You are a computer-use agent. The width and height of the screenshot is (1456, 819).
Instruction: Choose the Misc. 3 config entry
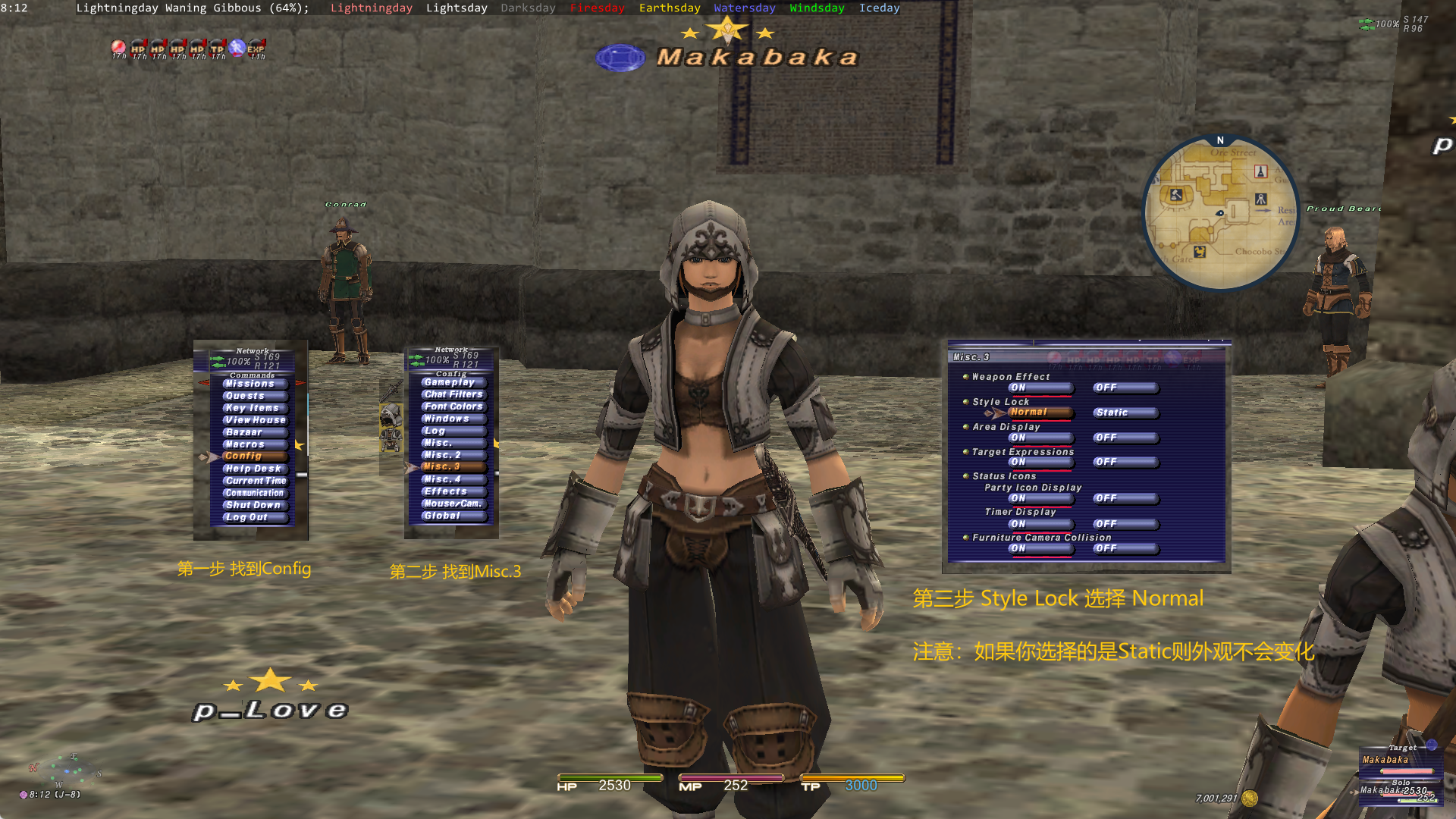click(x=442, y=466)
